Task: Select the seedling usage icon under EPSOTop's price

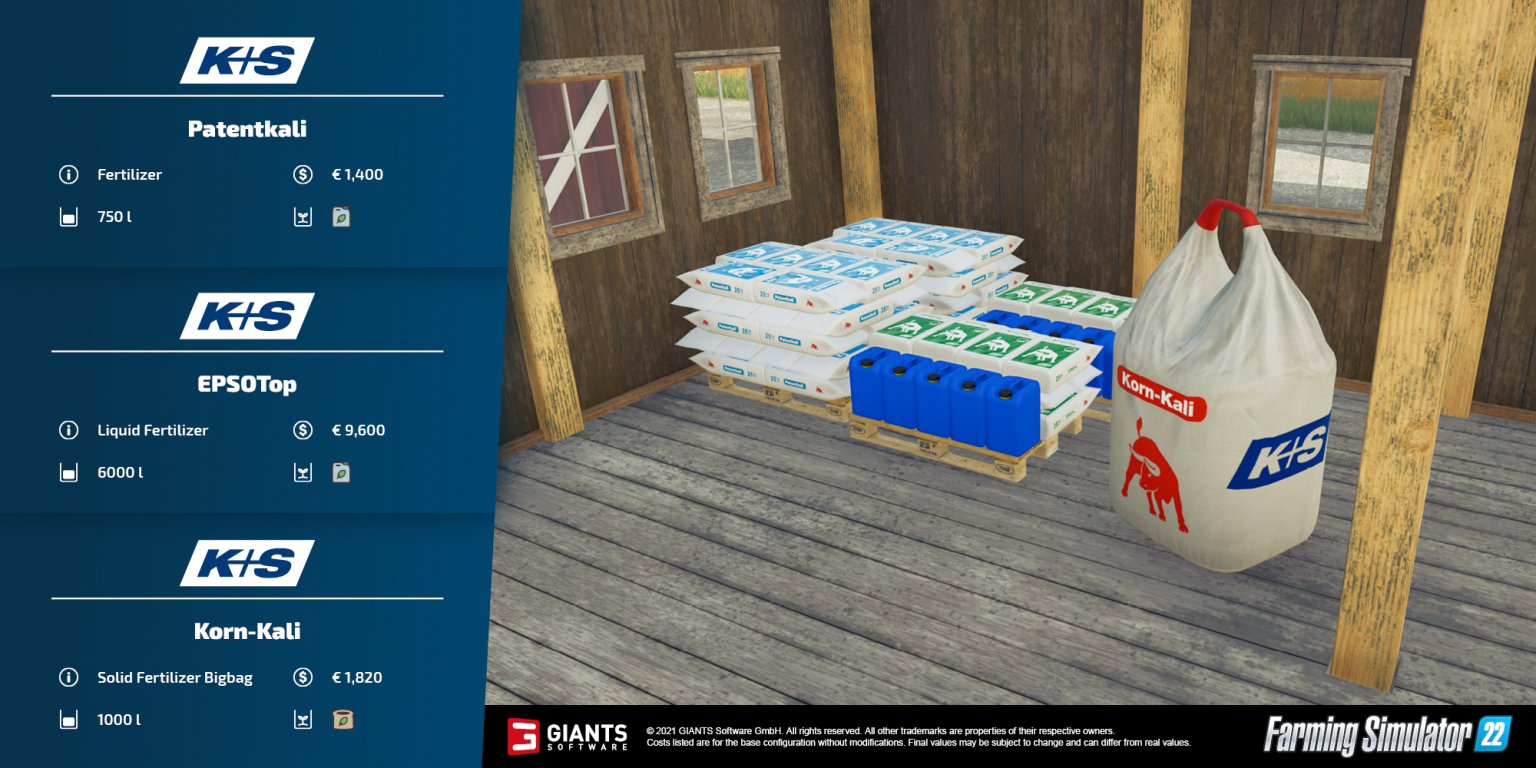Action: coord(303,472)
